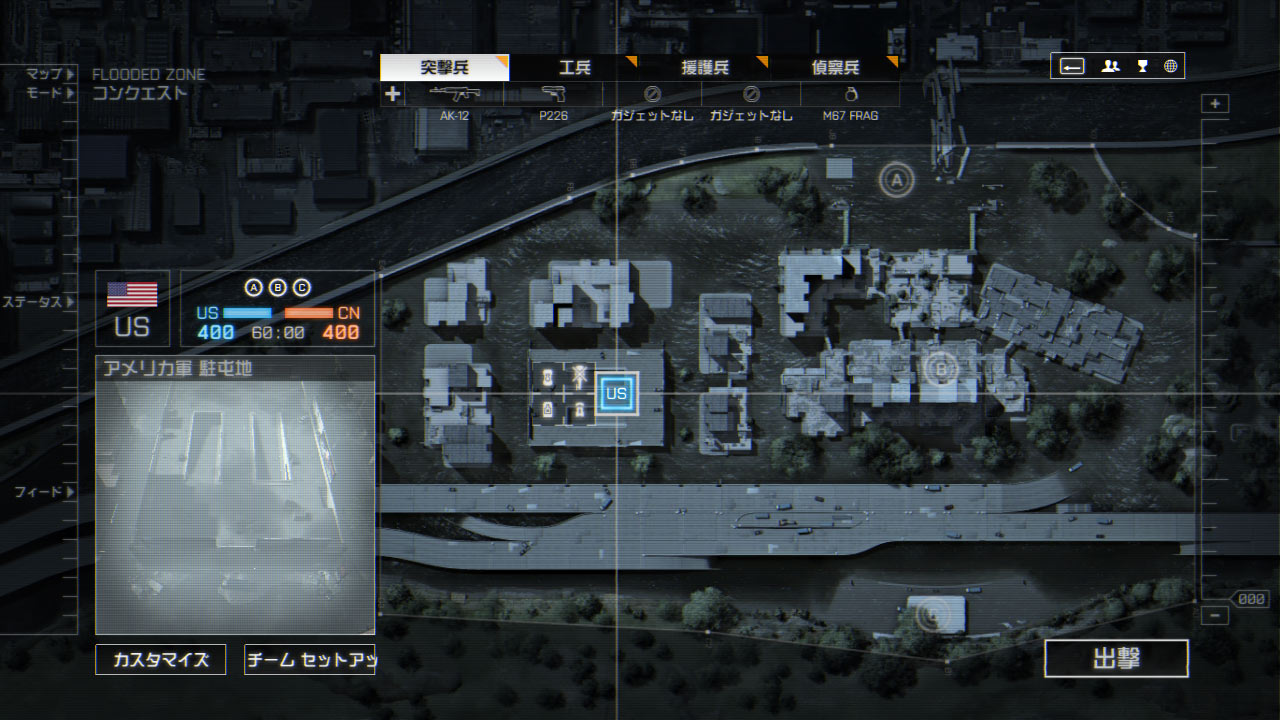Open the 偵察兵 recon class tab
Image resolution: width=1280 pixels, height=720 pixels.
tap(834, 68)
